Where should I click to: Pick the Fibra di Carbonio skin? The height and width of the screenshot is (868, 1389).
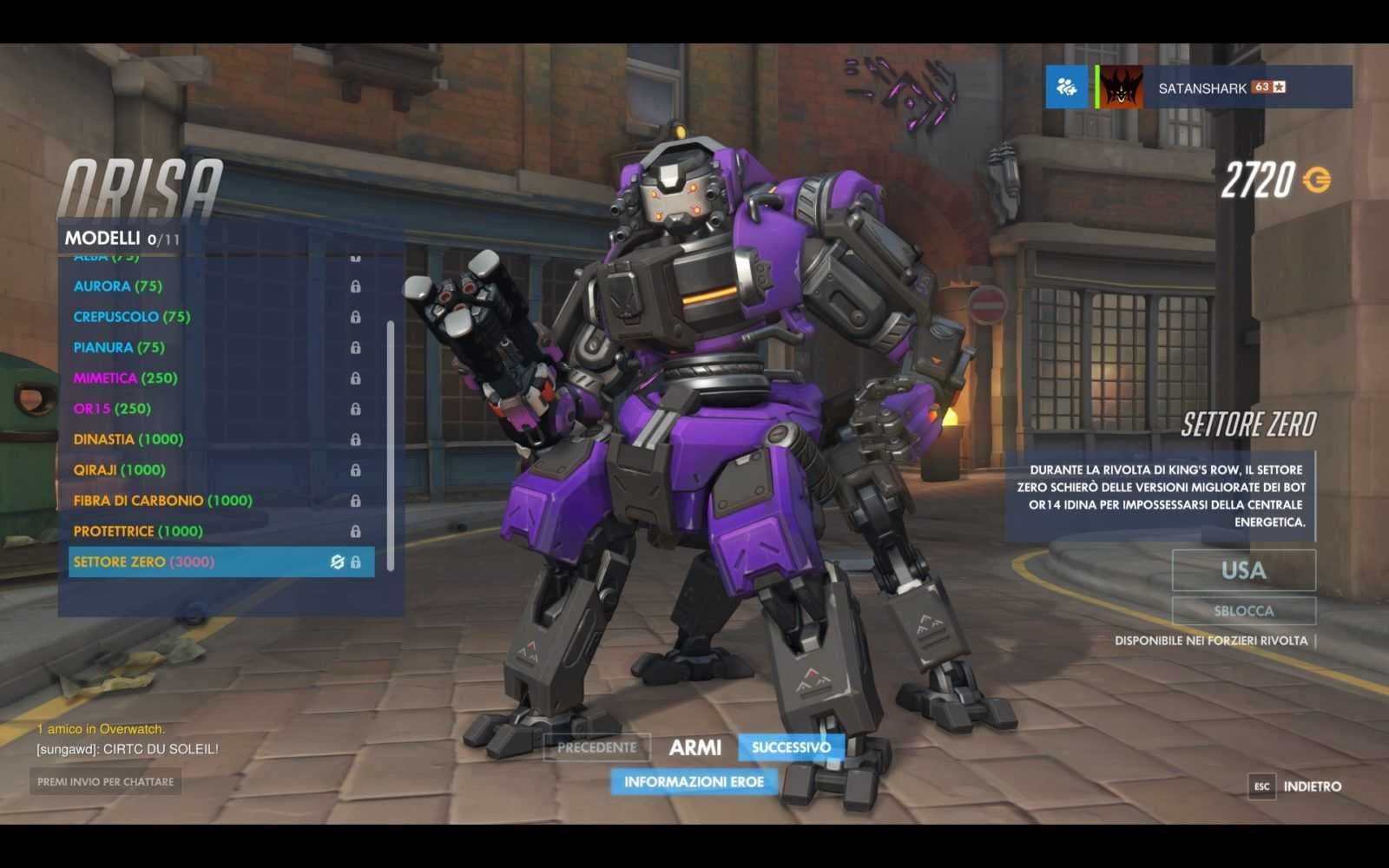163,501
